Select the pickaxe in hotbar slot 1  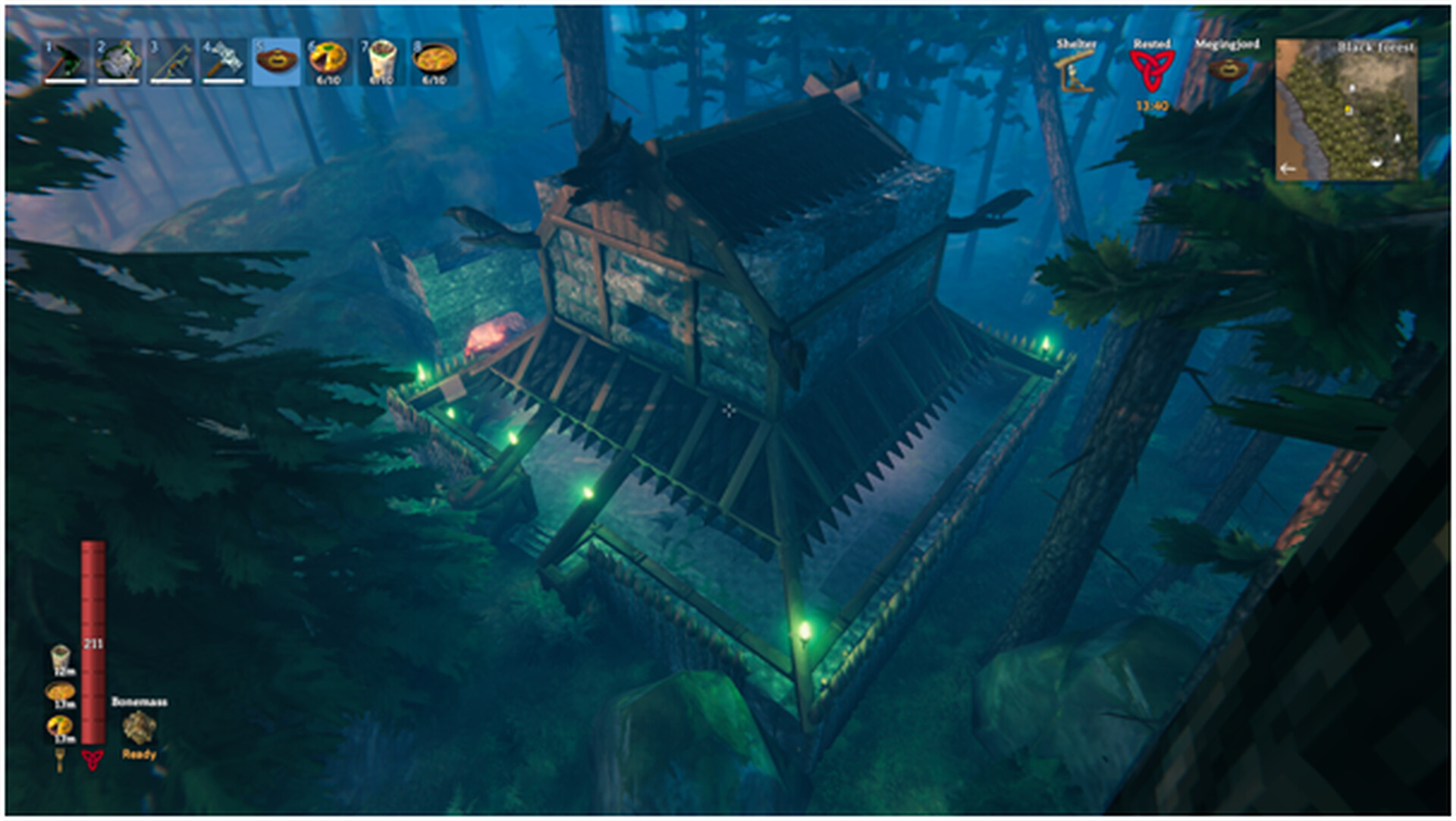[64, 61]
